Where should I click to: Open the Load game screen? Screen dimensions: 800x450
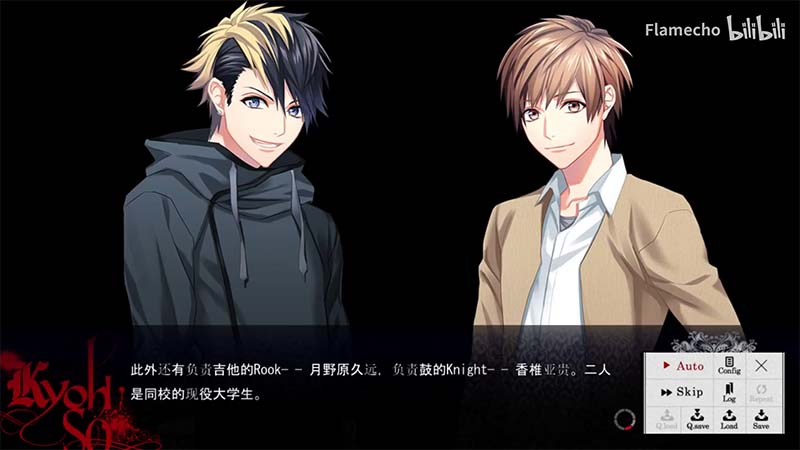pyautogui.click(x=729, y=419)
